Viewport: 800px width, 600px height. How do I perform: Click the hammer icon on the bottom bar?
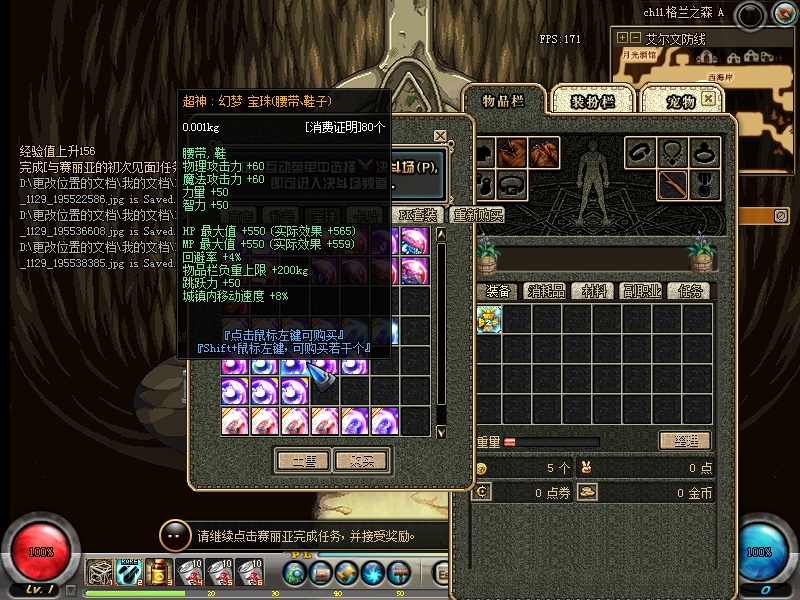coord(398,574)
